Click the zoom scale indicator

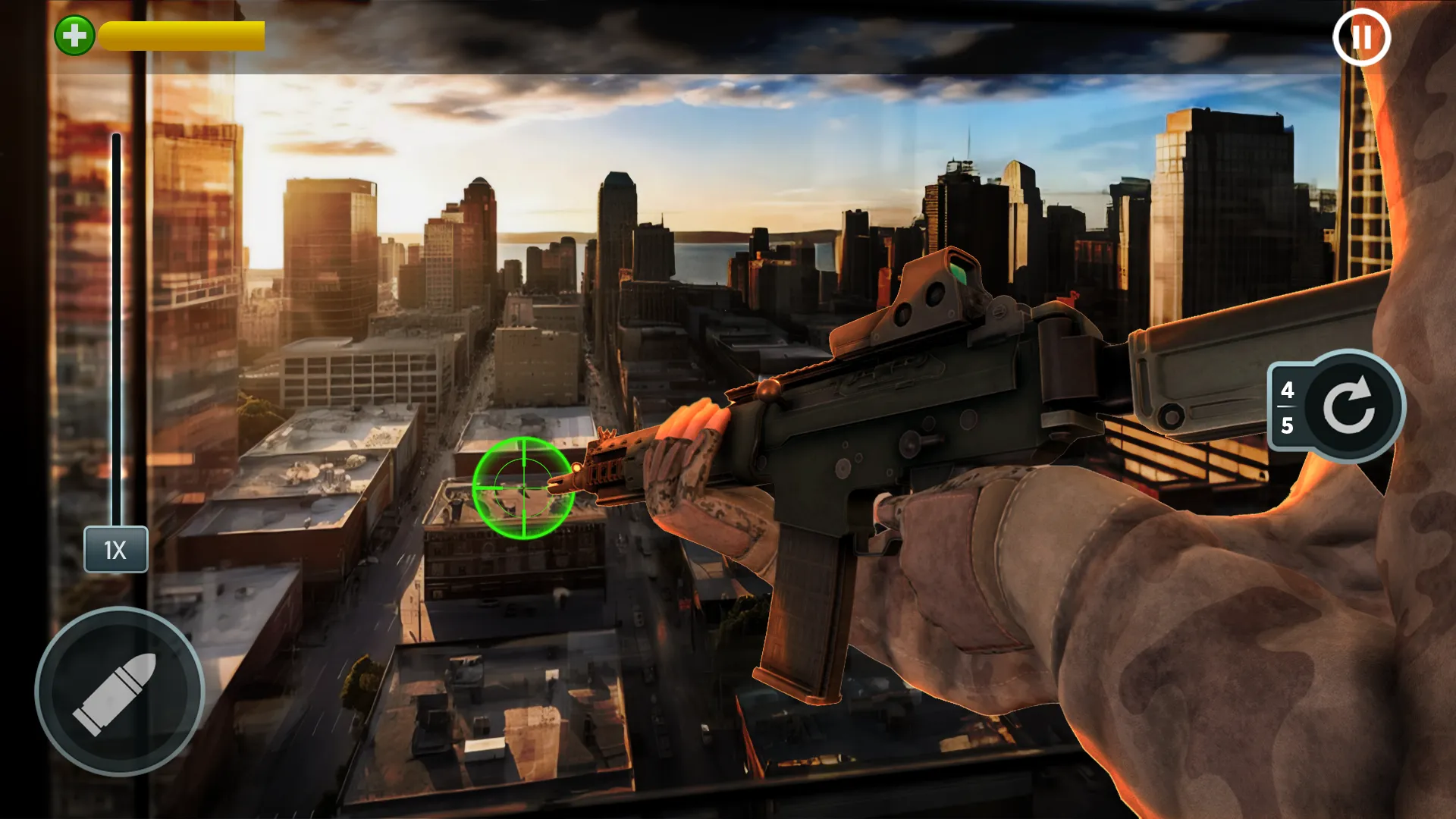[116, 550]
